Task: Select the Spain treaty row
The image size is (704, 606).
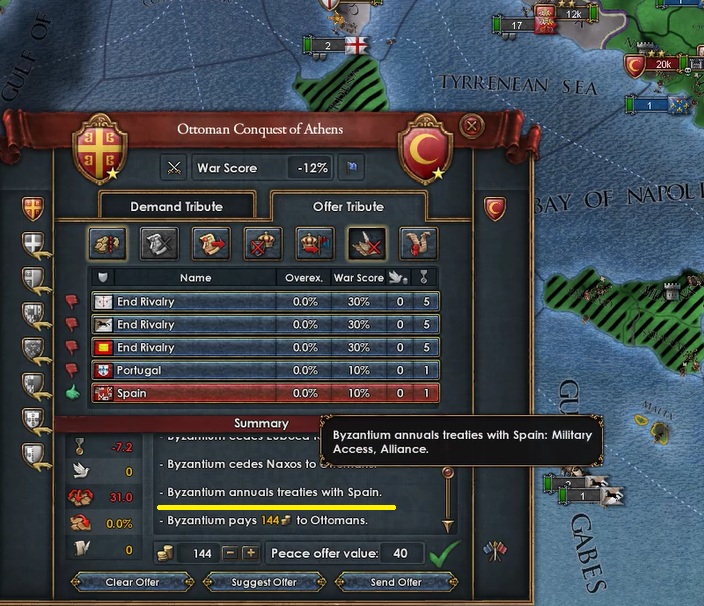Action: point(265,393)
